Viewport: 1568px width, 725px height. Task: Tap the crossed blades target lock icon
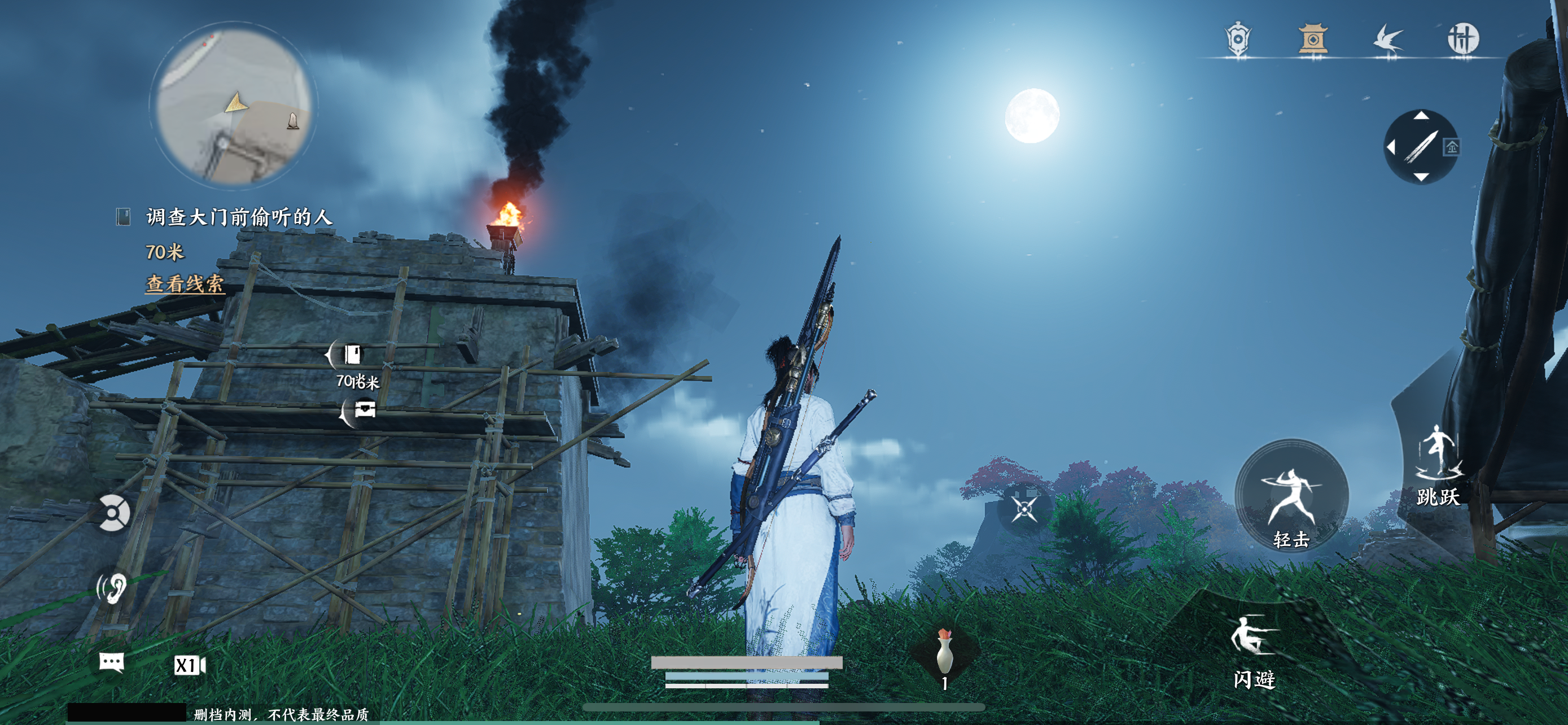tap(1024, 509)
